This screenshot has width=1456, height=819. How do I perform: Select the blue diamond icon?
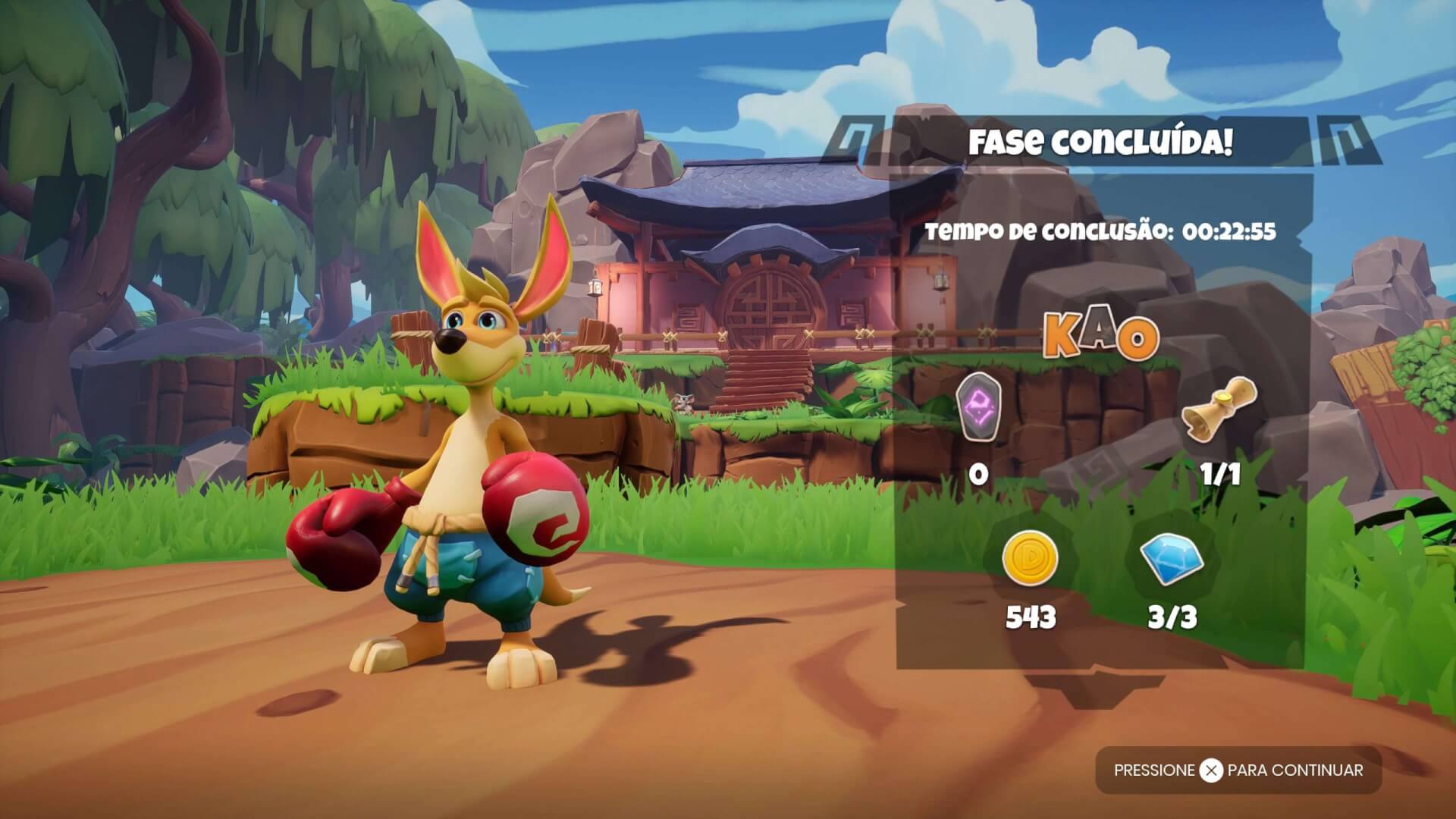click(1170, 557)
